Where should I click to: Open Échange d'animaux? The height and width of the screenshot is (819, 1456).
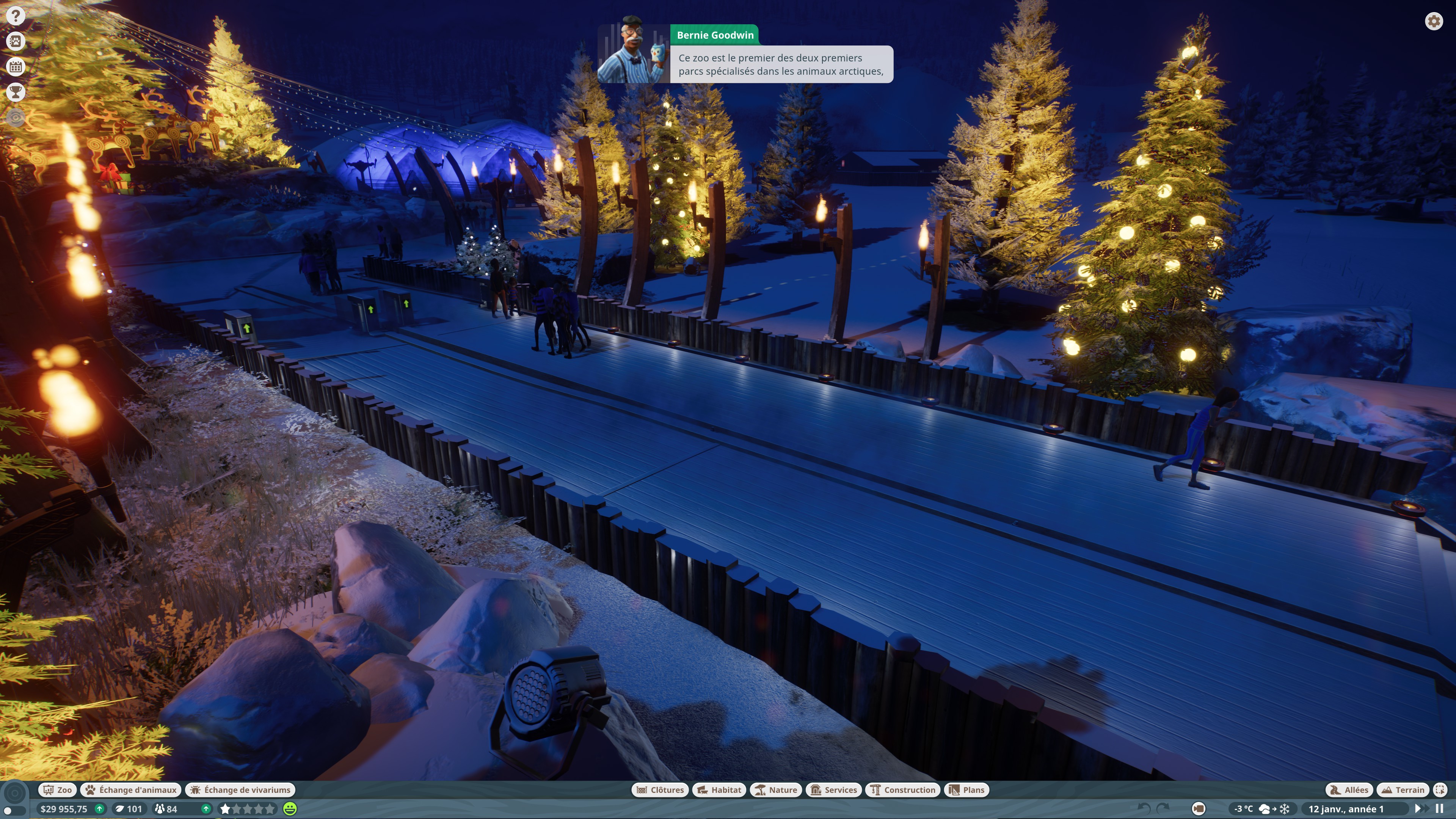[x=131, y=789]
